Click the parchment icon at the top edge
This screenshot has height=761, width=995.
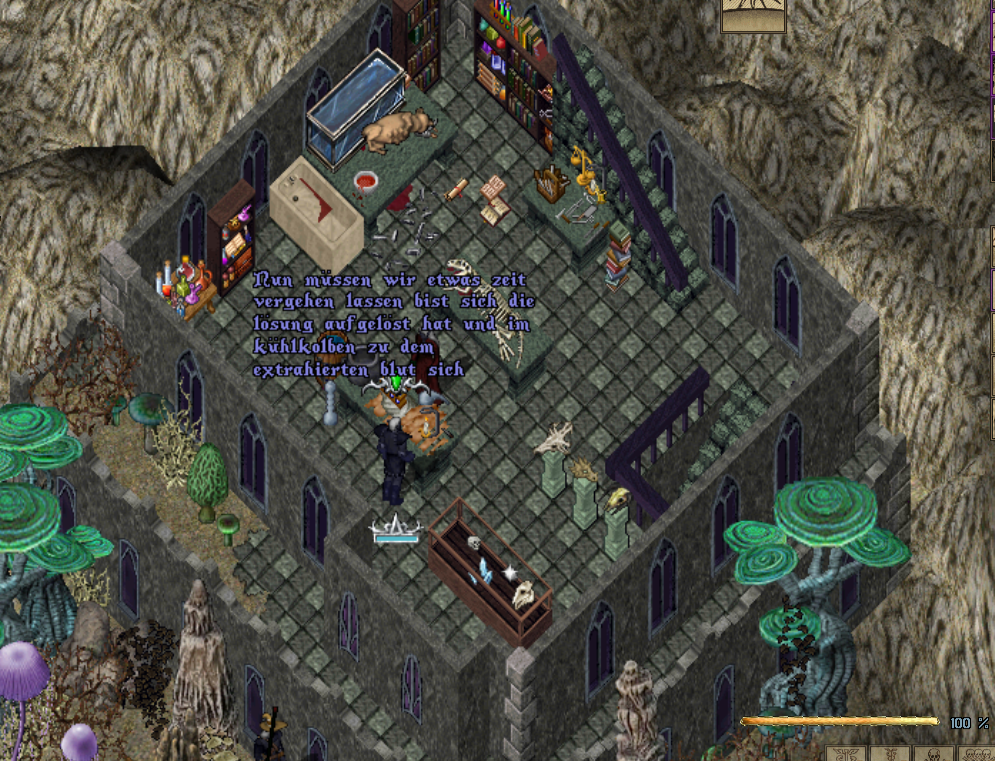coord(753,14)
